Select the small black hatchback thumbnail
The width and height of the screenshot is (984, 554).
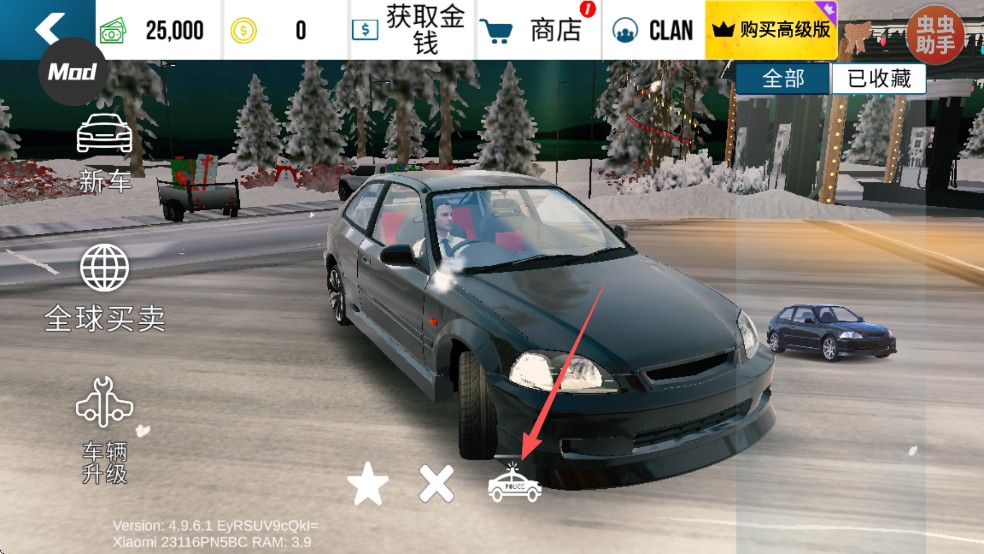click(x=829, y=331)
